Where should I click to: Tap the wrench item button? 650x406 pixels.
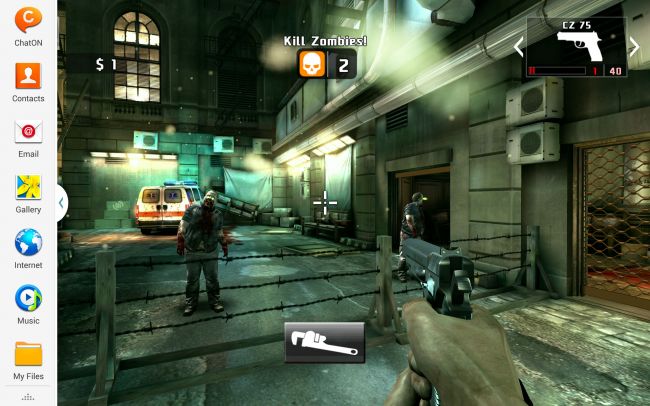[x=324, y=343]
